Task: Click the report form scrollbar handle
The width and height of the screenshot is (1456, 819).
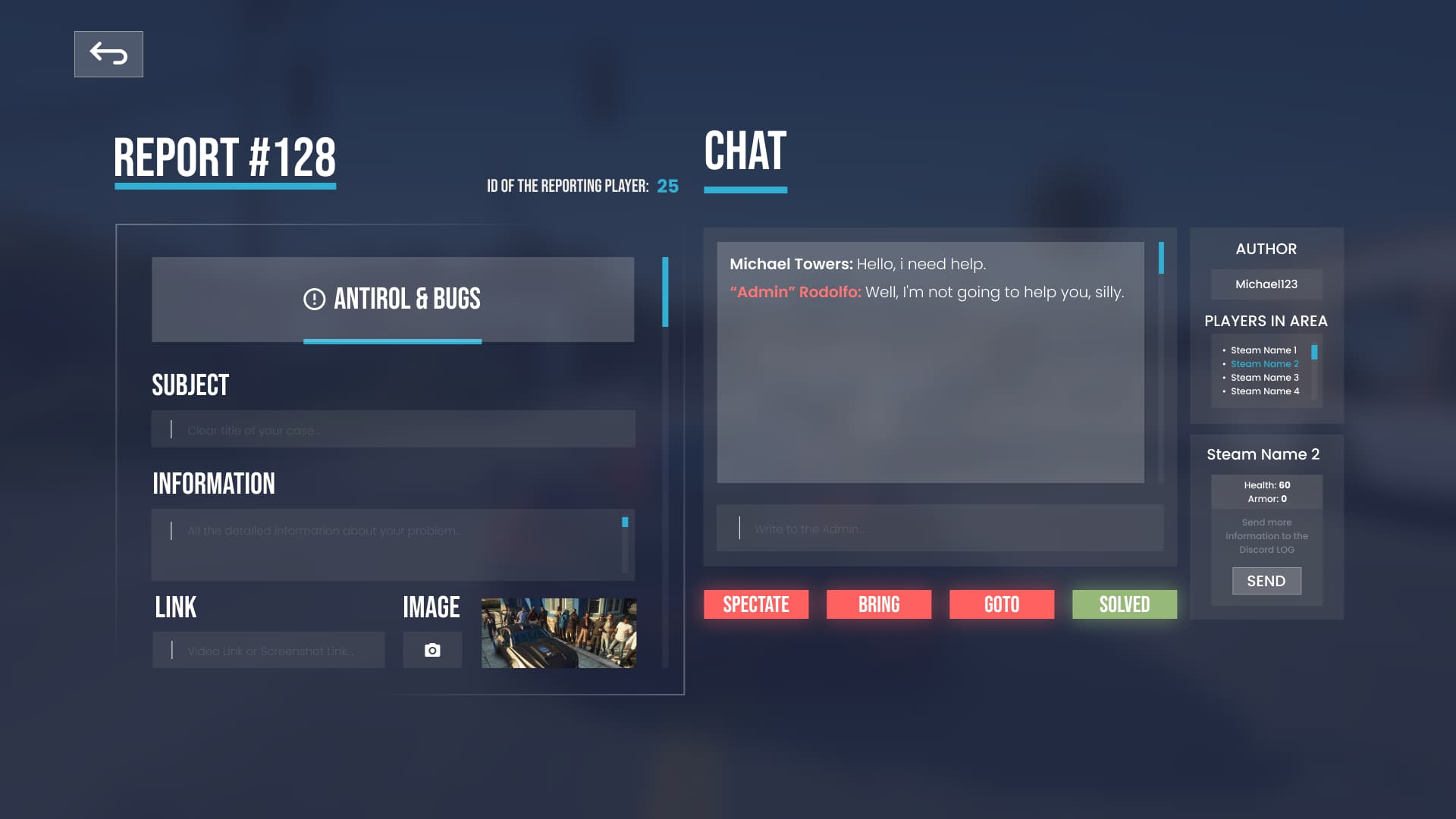Action: [x=665, y=292]
